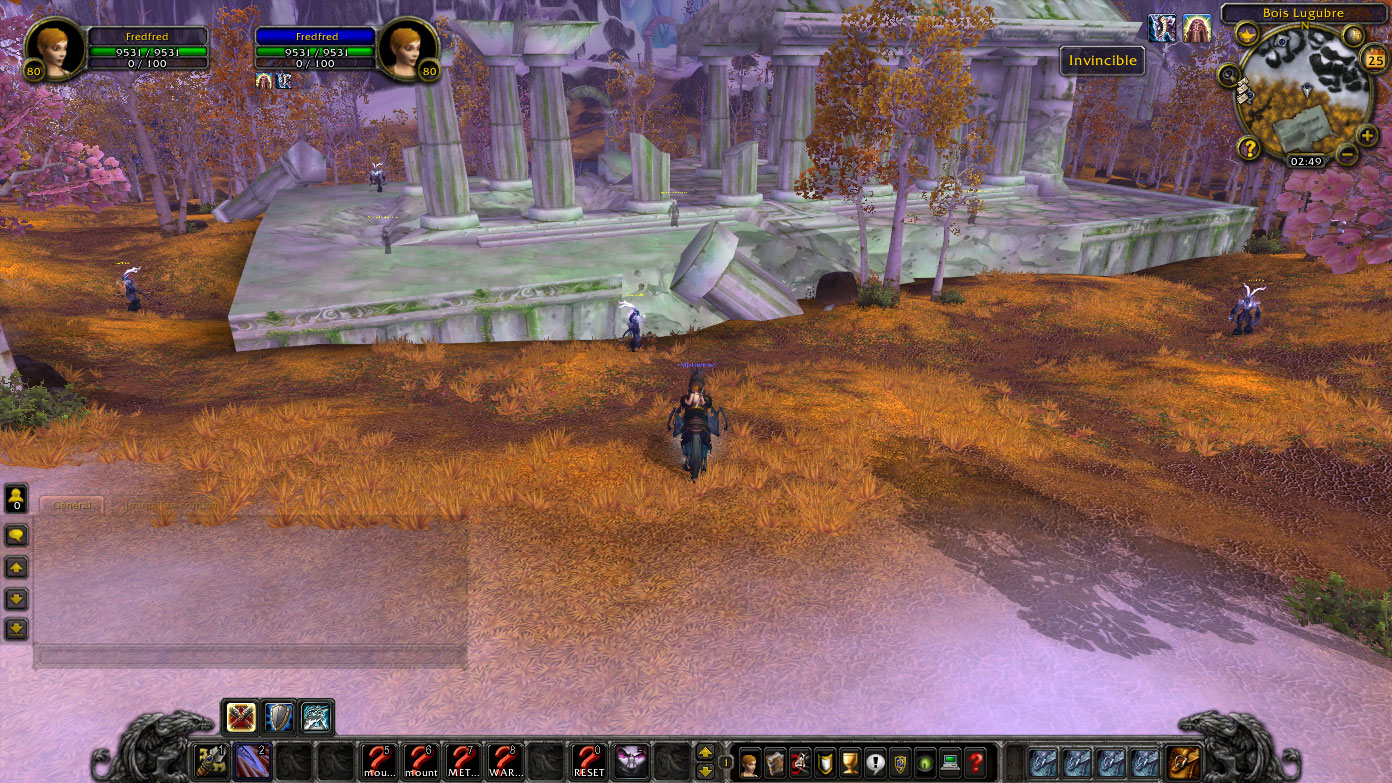Open the spellbook micro button
This screenshot has height=783, width=1392.
pos(774,762)
